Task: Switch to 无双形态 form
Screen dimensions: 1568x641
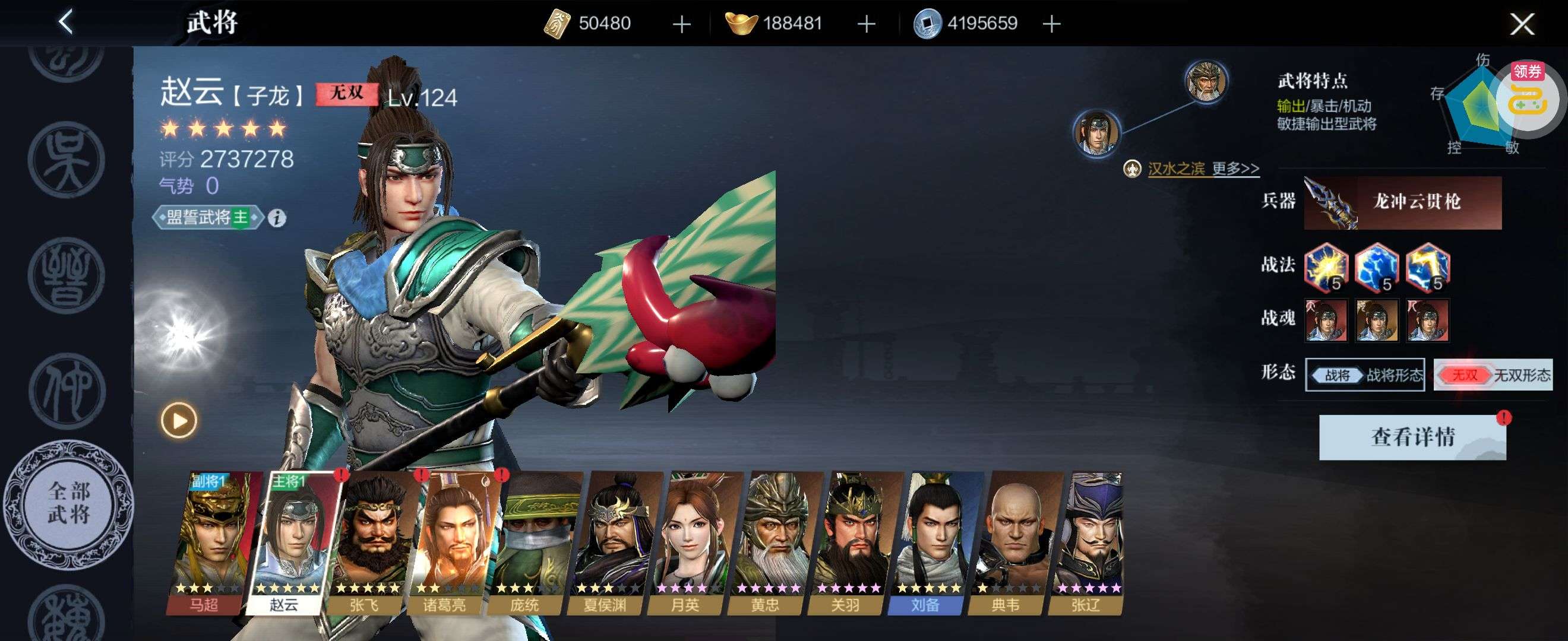Action: [1493, 375]
